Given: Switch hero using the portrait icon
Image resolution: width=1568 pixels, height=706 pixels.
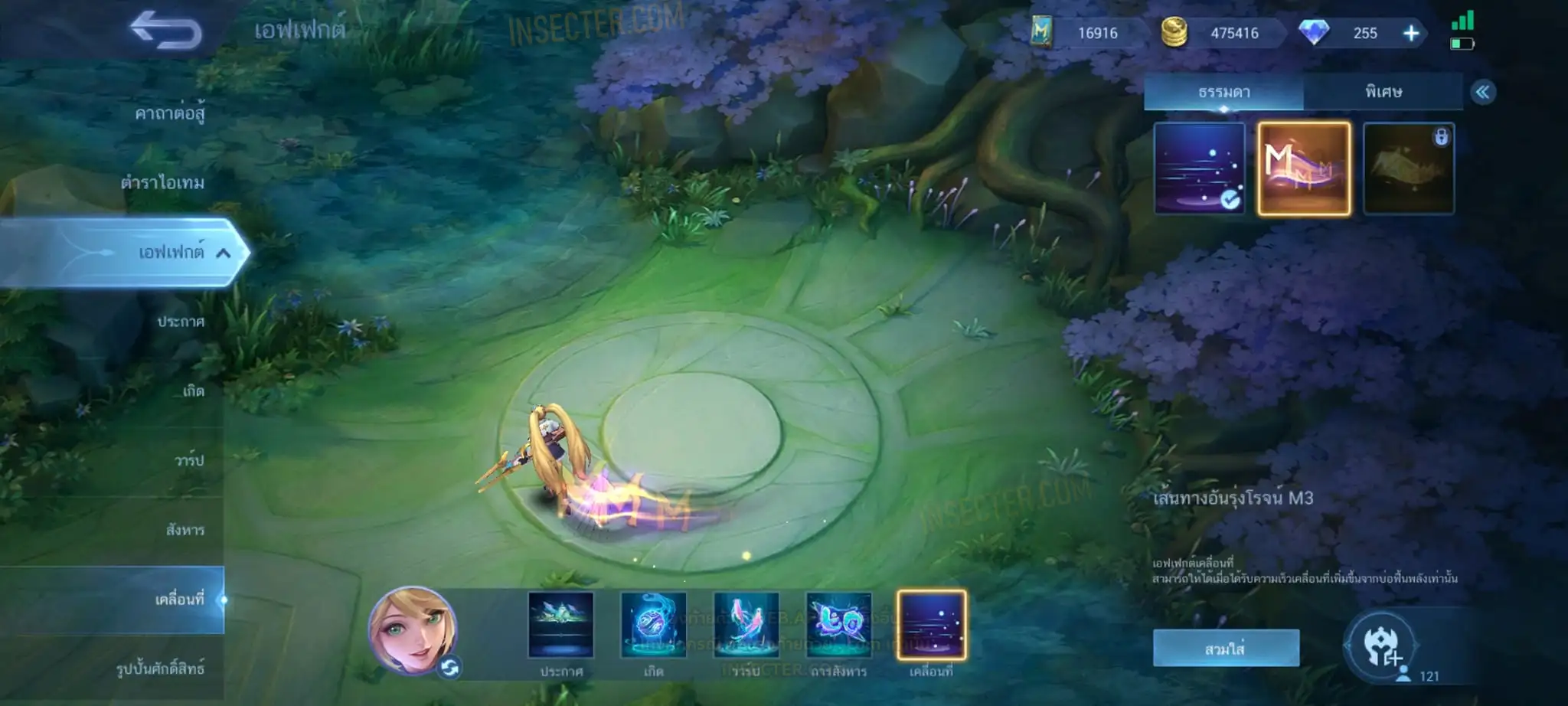Looking at the screenshot, I should [413, 631].
